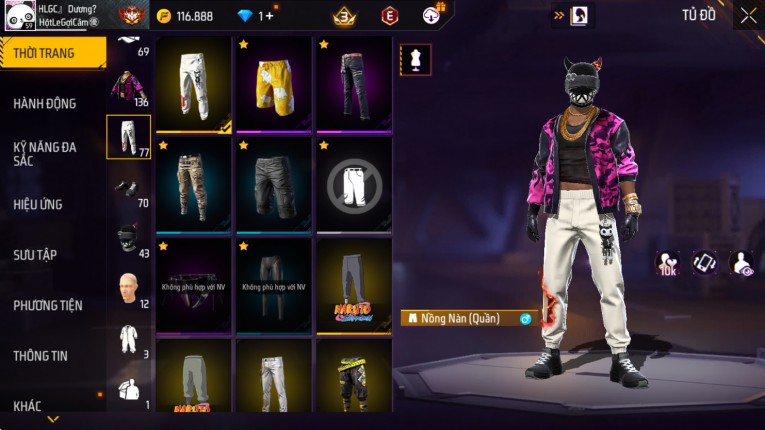
Task: Open the HÀNH ĐỘNG category
Action: (45, 103)
